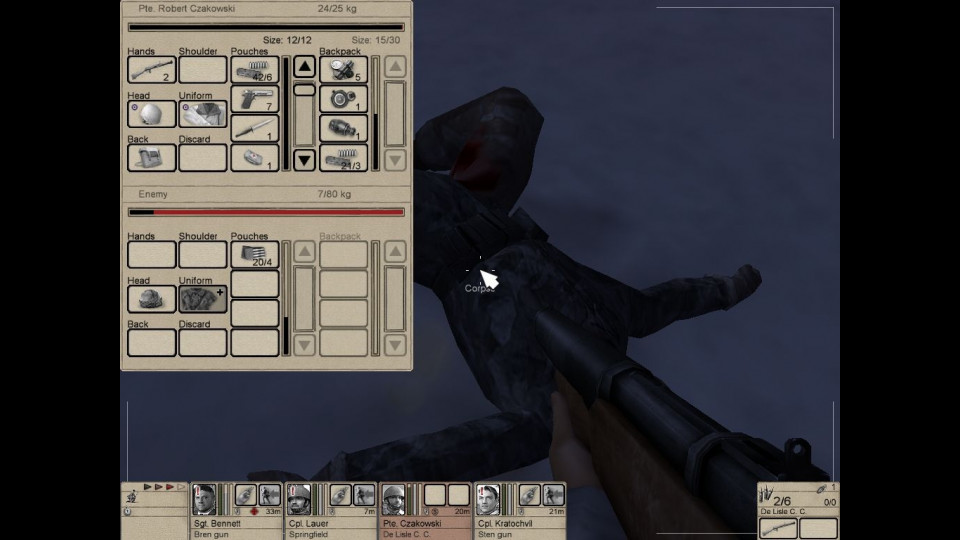Select the 42/6 ammo clip pouch slot
The height and width of the screenshot is (540, 960).
(x=255, y=70)
